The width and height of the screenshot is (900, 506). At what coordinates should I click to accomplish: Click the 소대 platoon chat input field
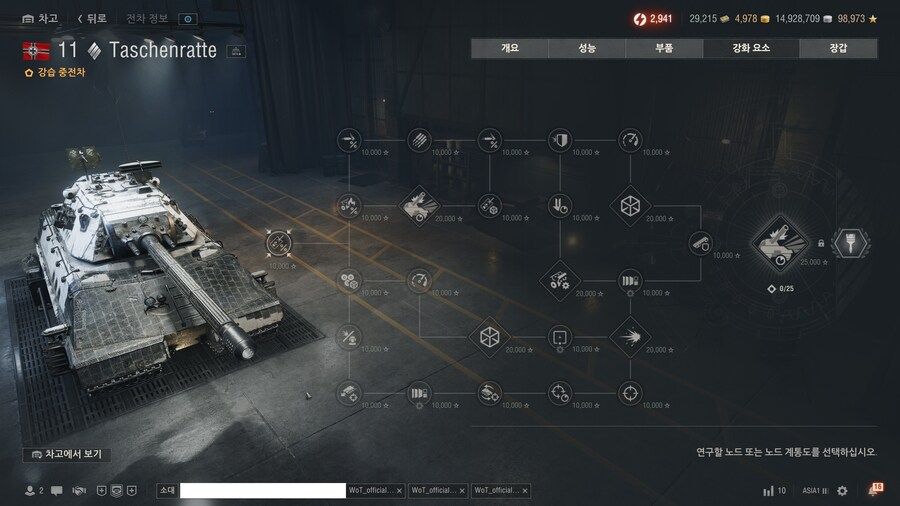point(262,491)
